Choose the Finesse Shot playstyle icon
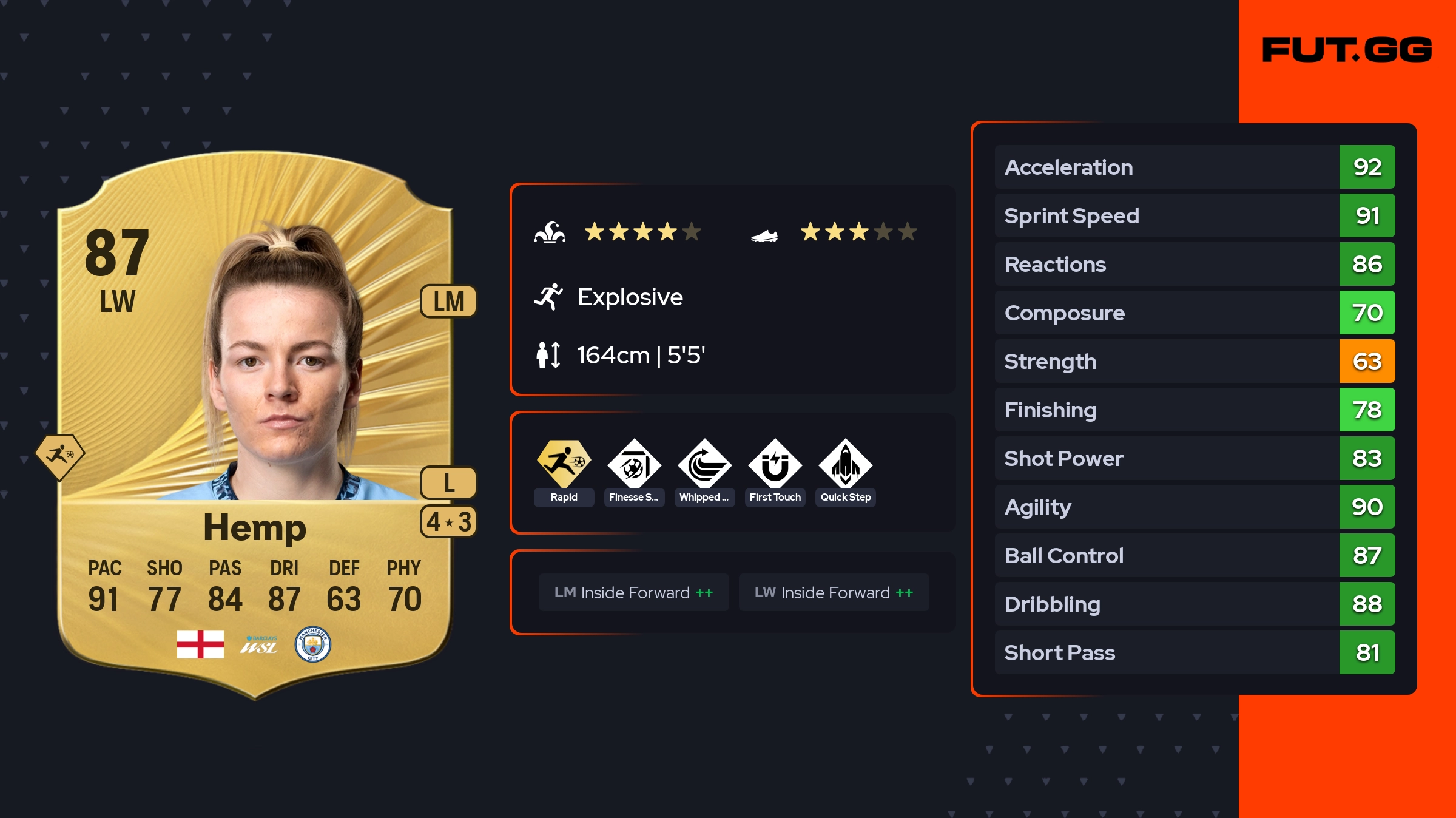 634,465
